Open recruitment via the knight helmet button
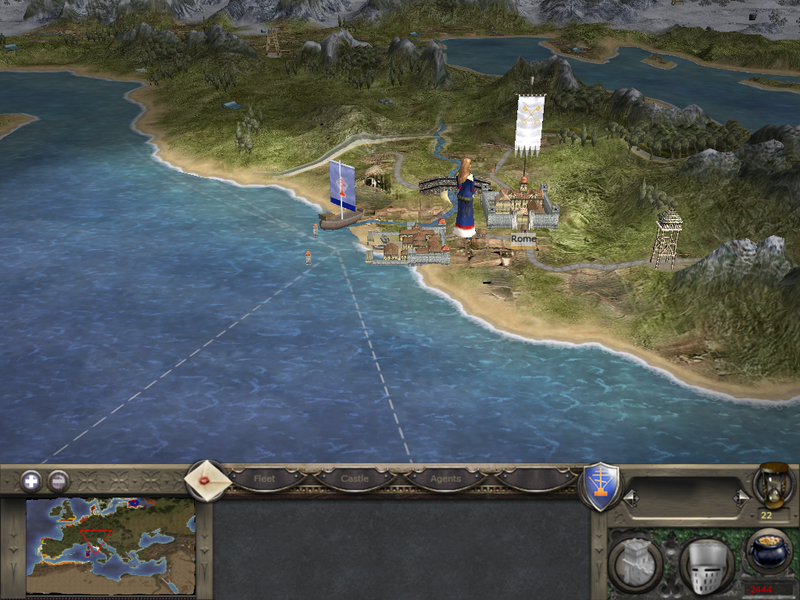Image resolution: width=800 pixels, height=600 pixels. 706,565
